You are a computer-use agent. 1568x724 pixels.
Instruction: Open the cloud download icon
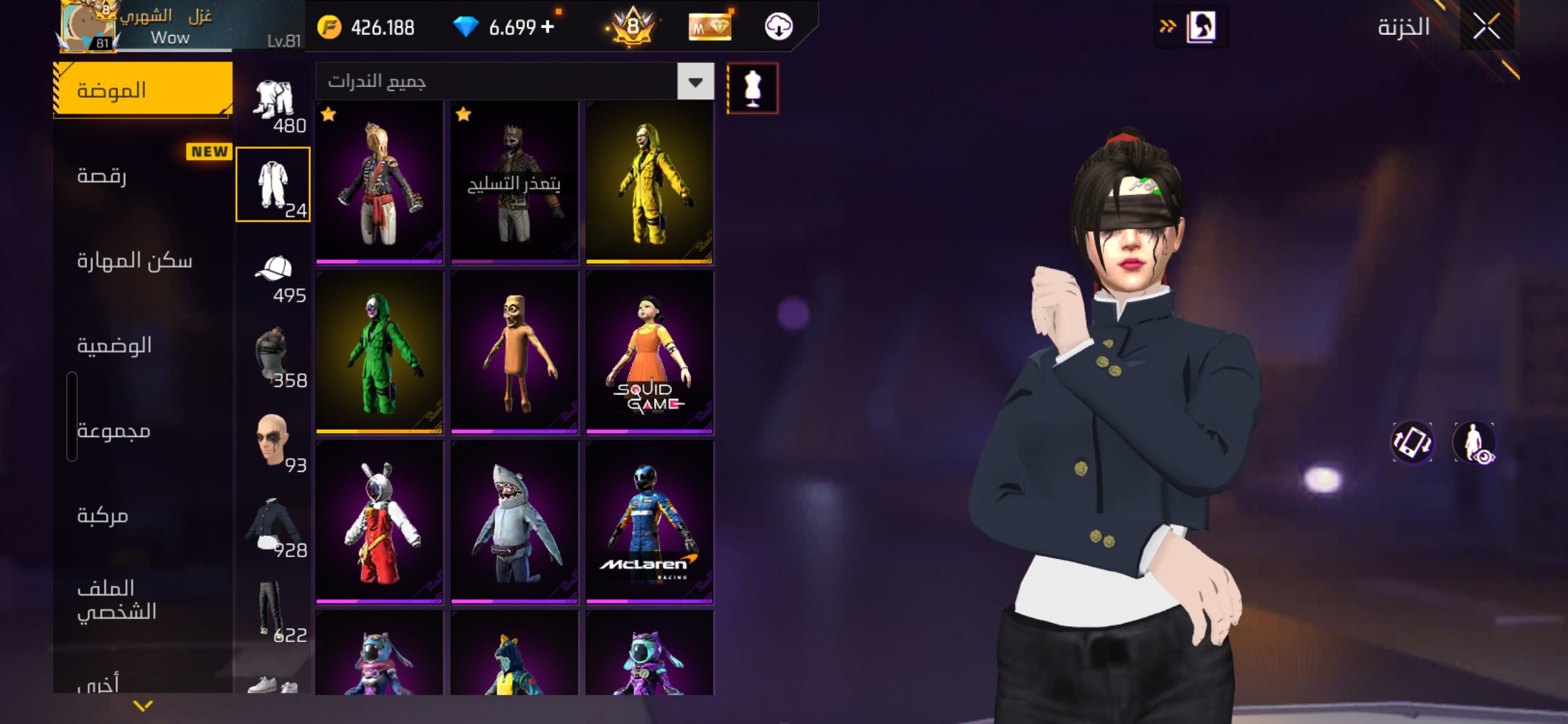click(778, 27)
